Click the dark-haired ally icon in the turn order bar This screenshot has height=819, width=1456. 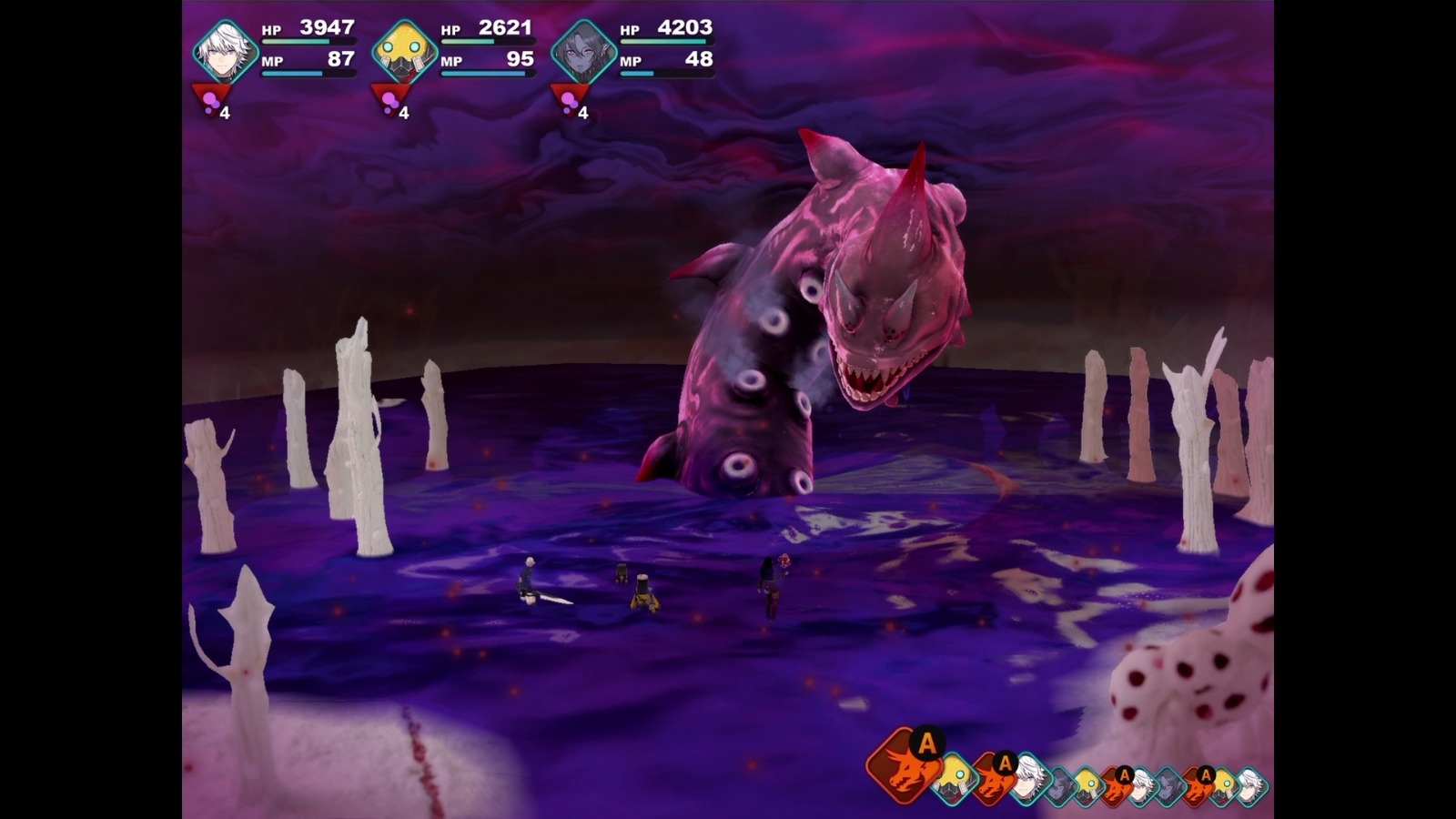click(x=1059, y=784)
